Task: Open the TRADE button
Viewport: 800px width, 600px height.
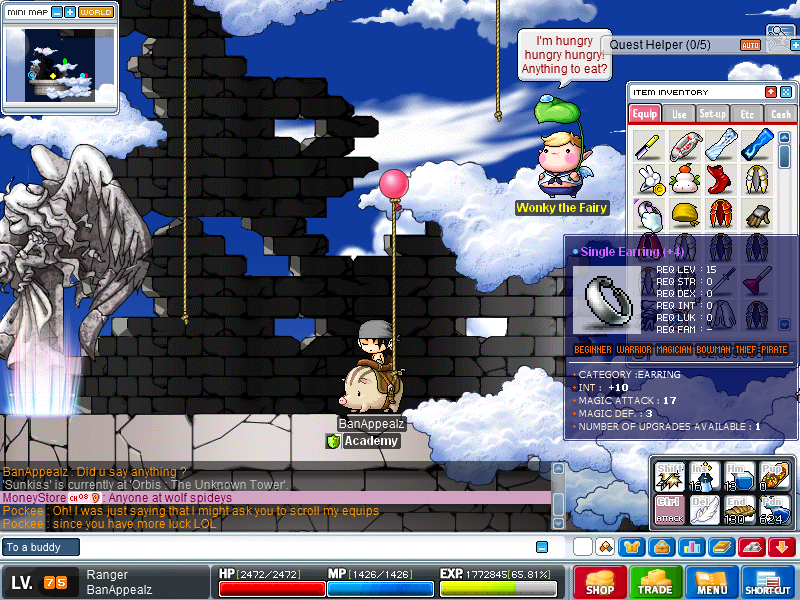Action: point(656,582)
